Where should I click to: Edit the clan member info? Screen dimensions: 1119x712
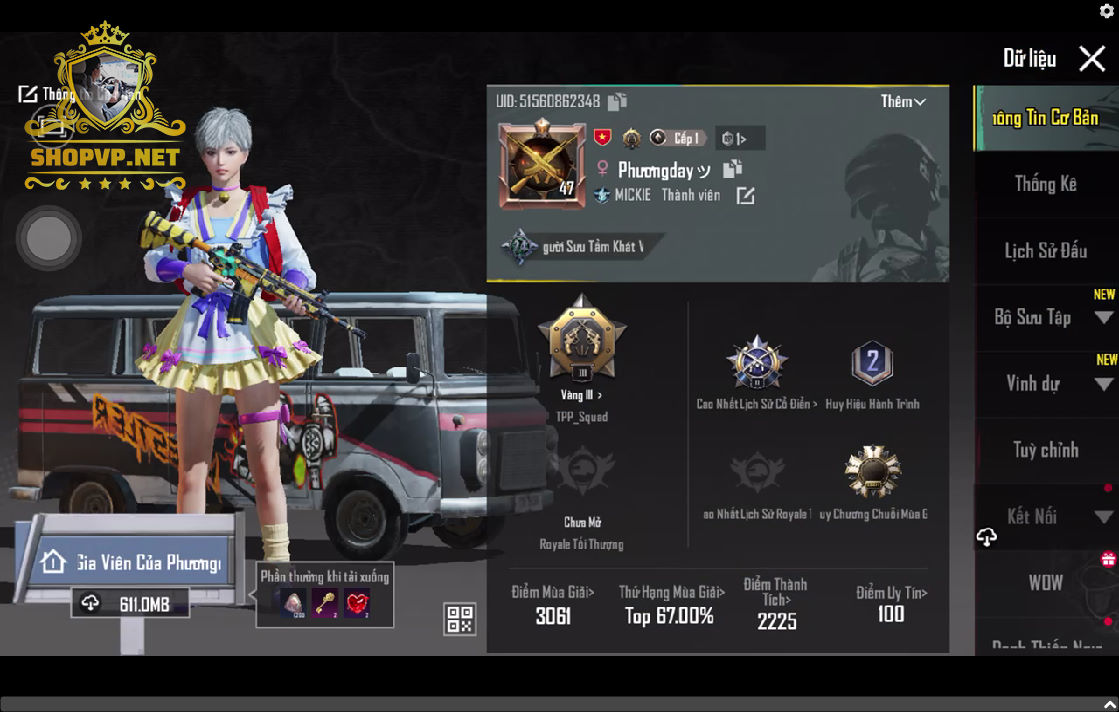click(745, 196)
